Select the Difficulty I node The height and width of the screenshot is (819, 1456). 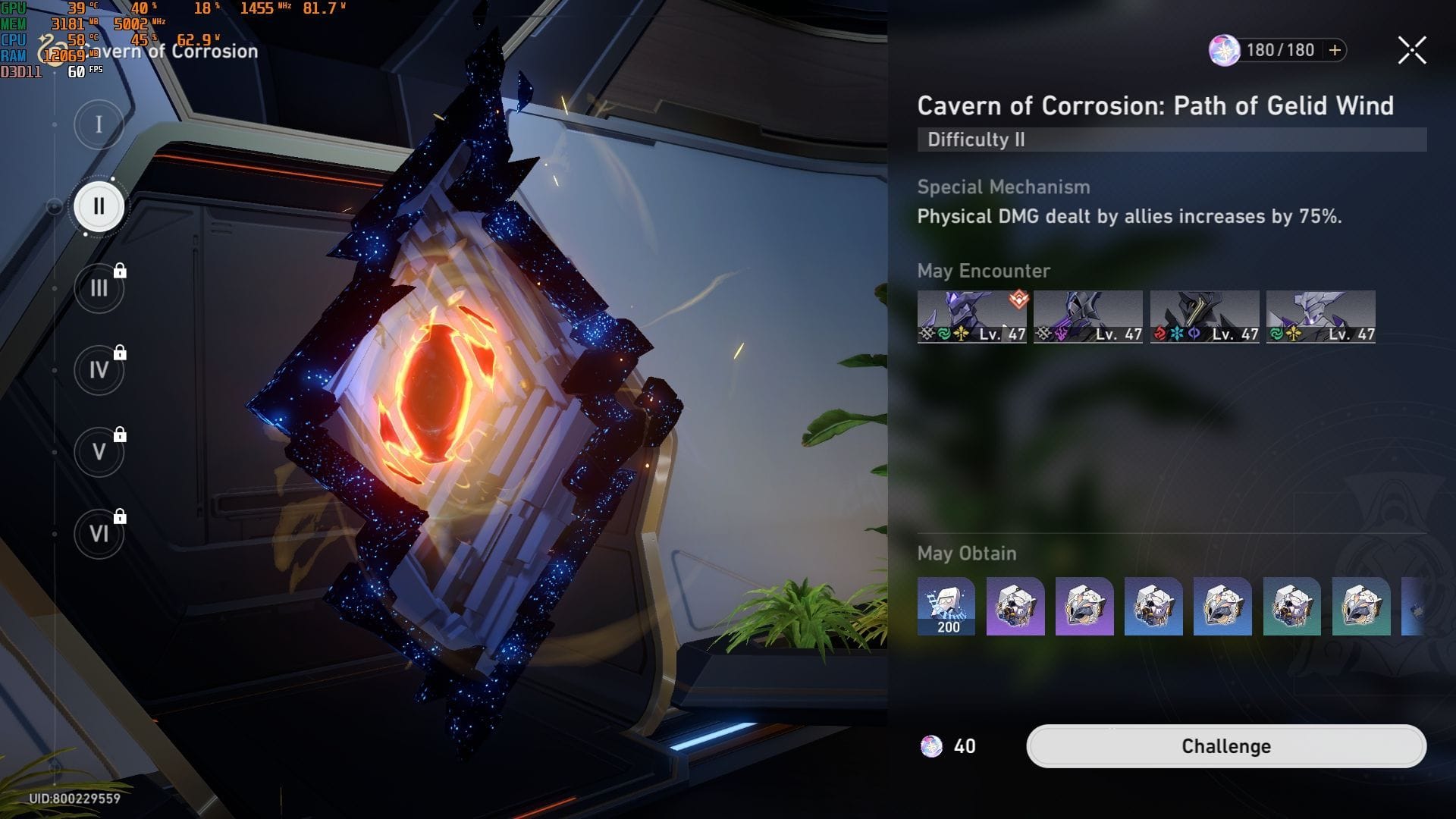pos(97,124)
